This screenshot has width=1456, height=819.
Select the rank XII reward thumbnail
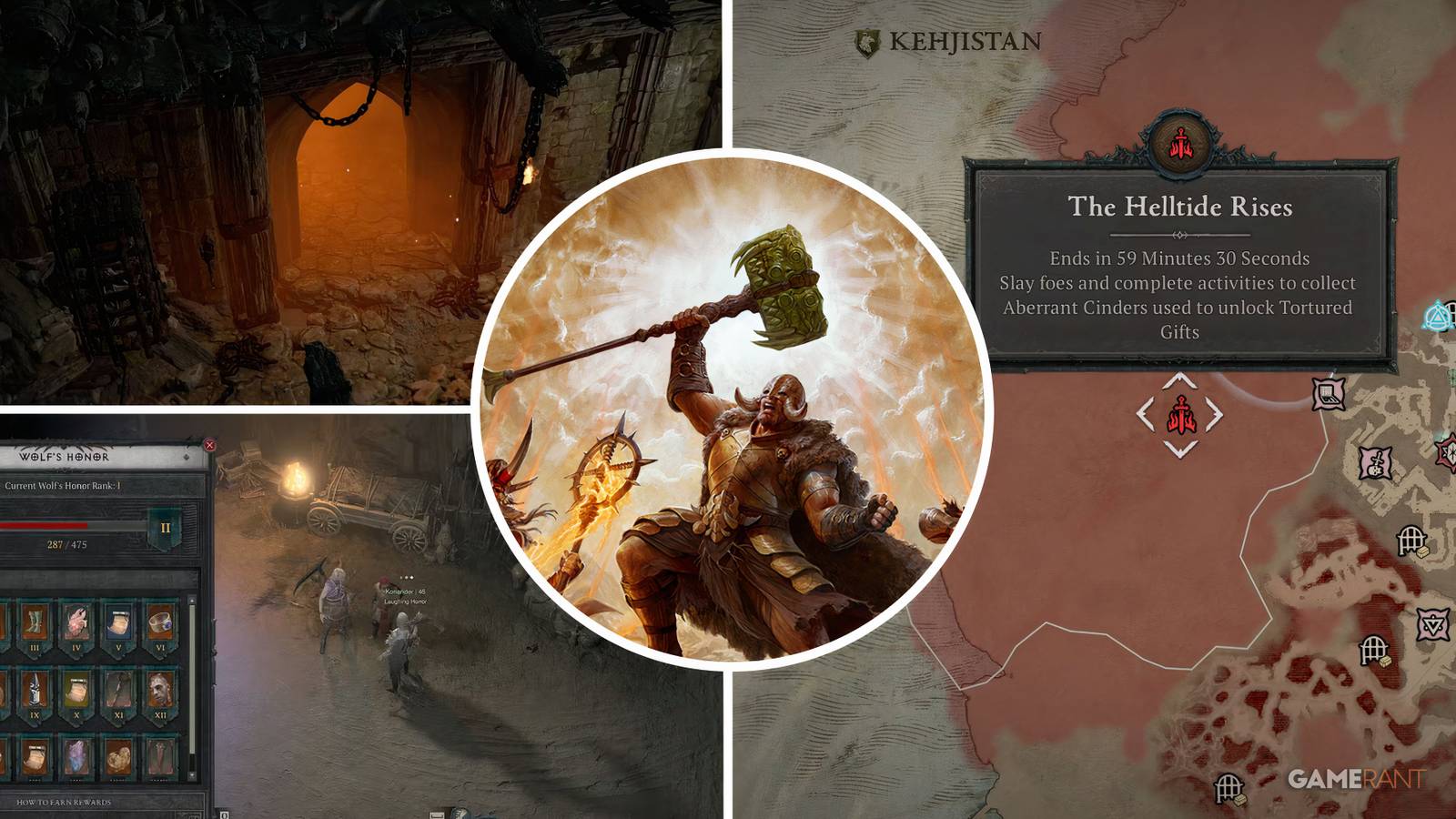[160, 689]
